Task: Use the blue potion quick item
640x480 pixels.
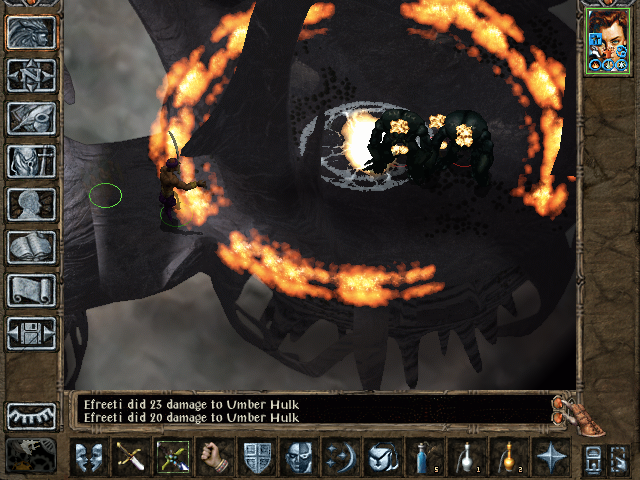Action: [x=425, y=459]
